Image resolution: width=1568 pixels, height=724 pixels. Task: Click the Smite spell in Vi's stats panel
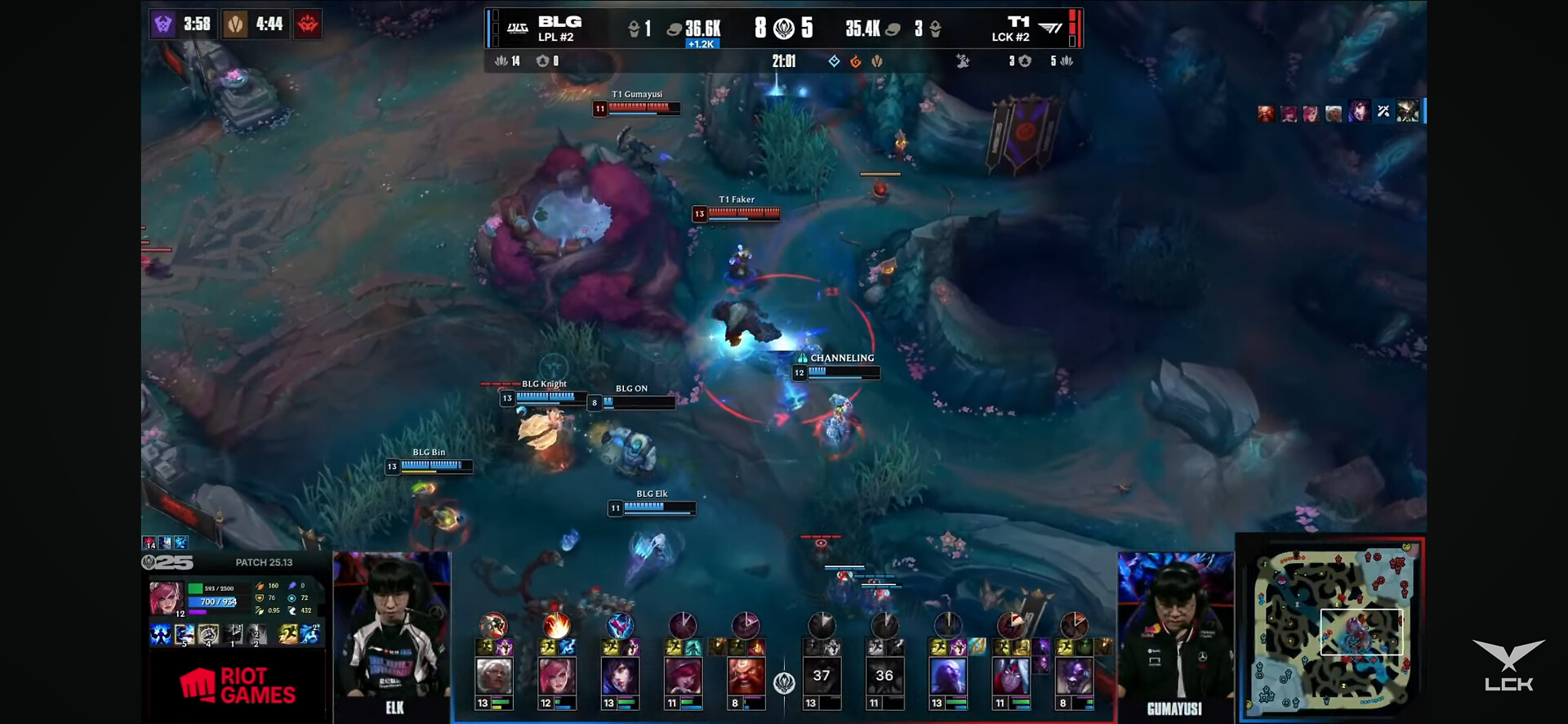pyautogui.click(x=310, y=634)
